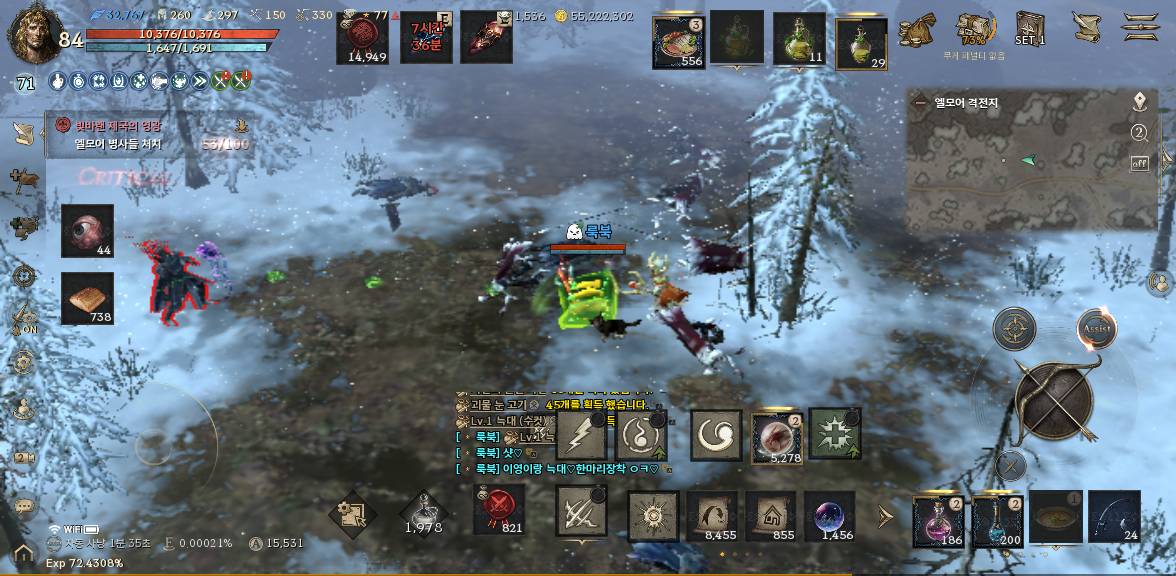Attack with the bow and arrow button
1176x576 pixels.
point(1053,402)
